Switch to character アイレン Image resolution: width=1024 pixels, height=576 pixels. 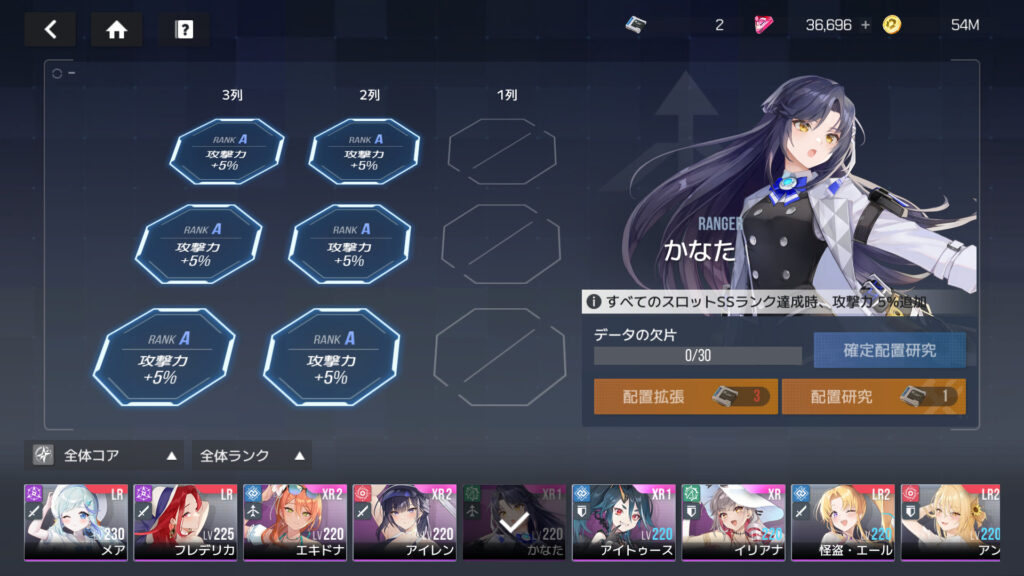tap(405, 522)
